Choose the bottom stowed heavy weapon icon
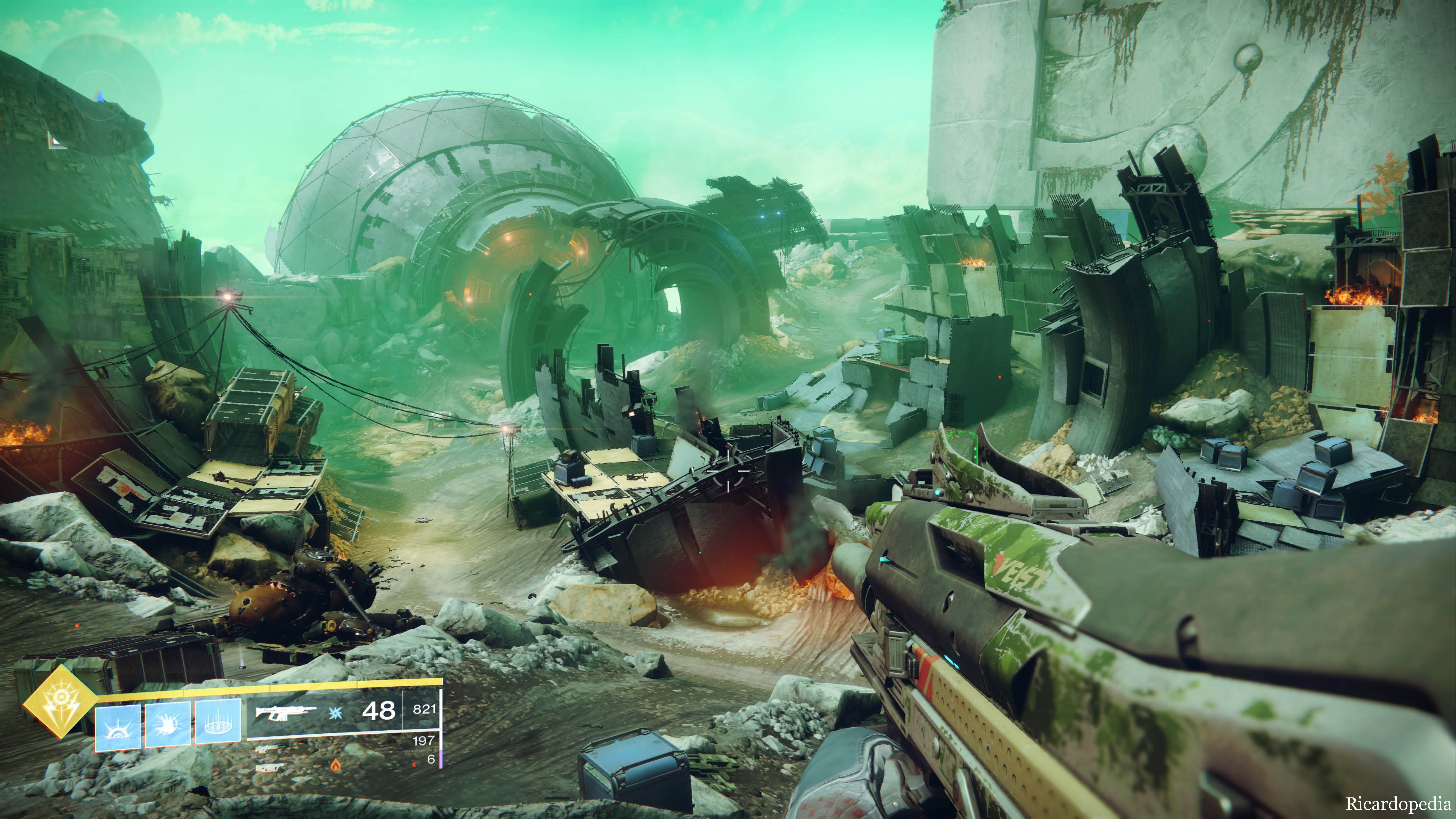The width and height of the screenshot is (1456, 819). pyautogui.click(x=270, y=768)
